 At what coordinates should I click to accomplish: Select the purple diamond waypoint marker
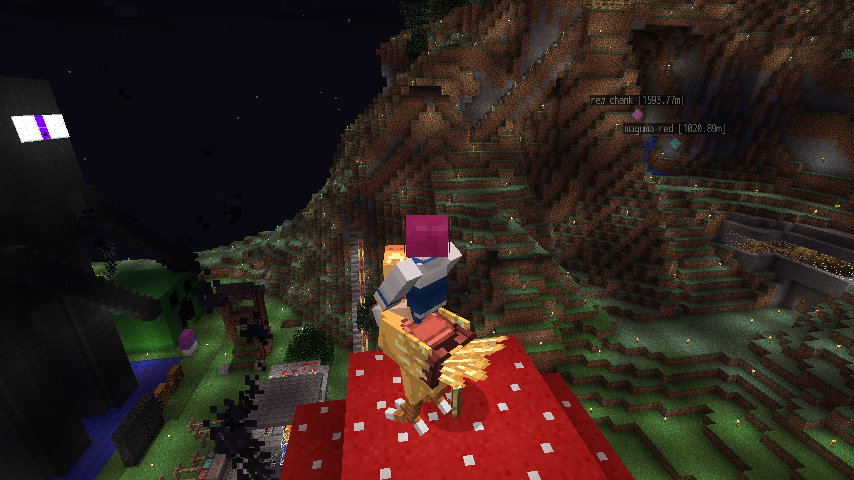(637, 114)
